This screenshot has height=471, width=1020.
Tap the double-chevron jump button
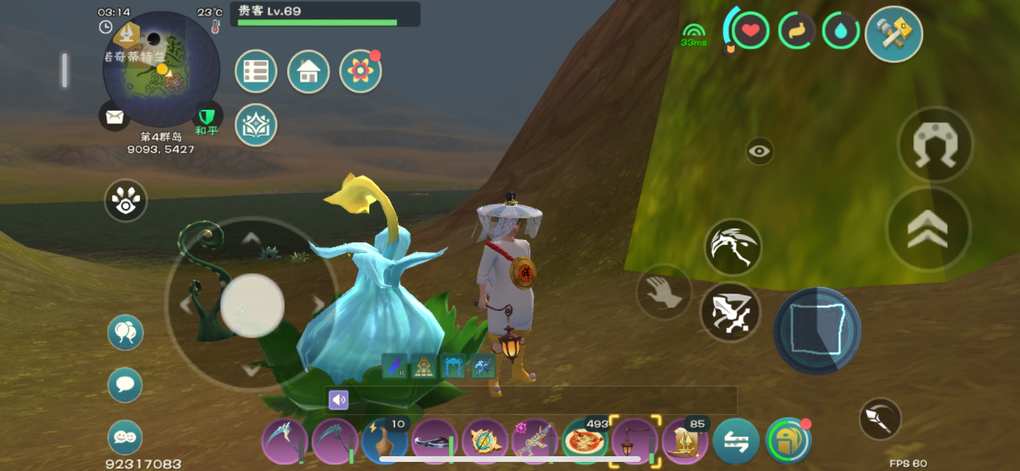pos(928,229)
